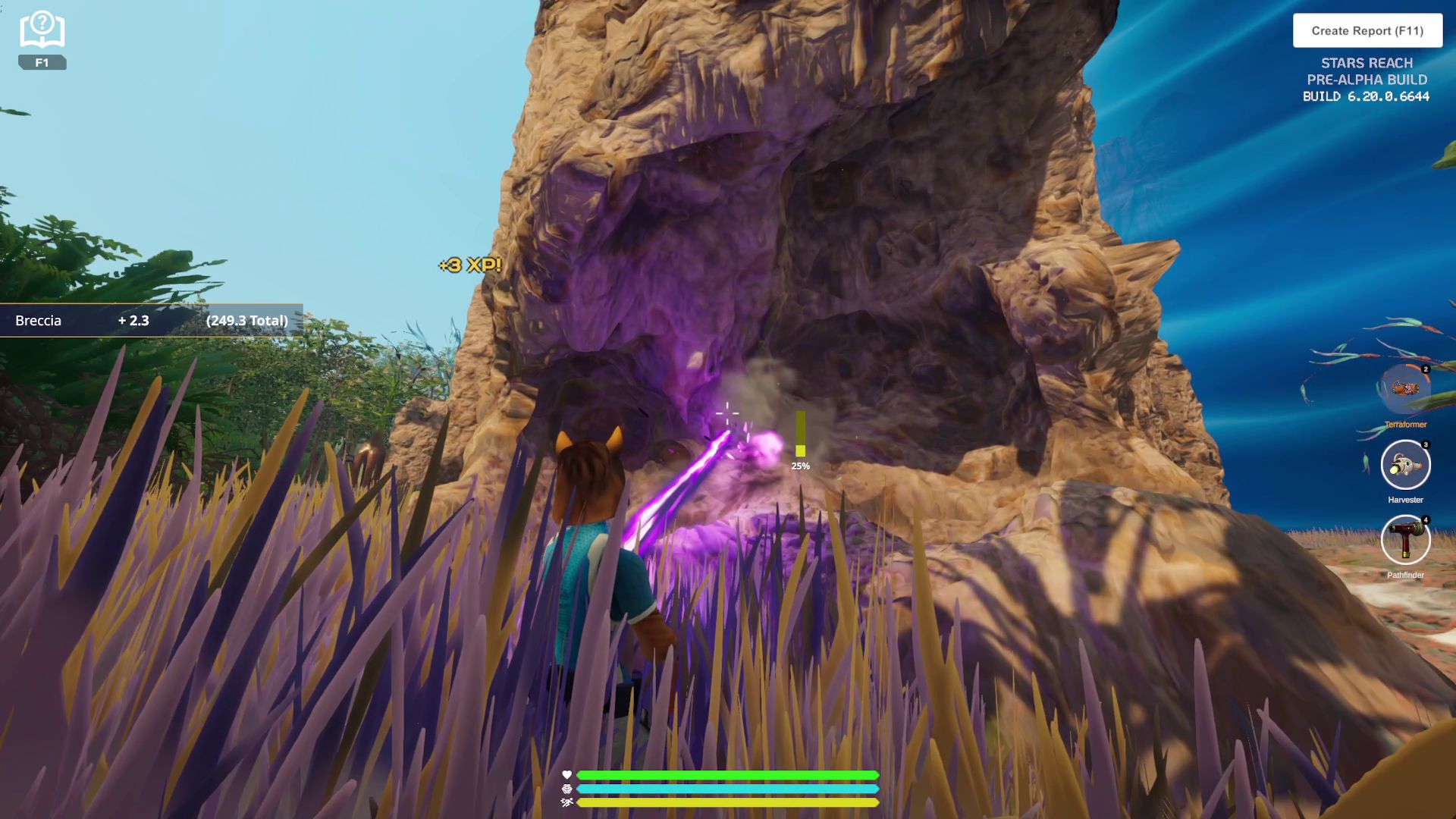The height and width of the screenshot is (819, 1456).
Task: Select the Terraformer tool slot
Action: 1404,389
